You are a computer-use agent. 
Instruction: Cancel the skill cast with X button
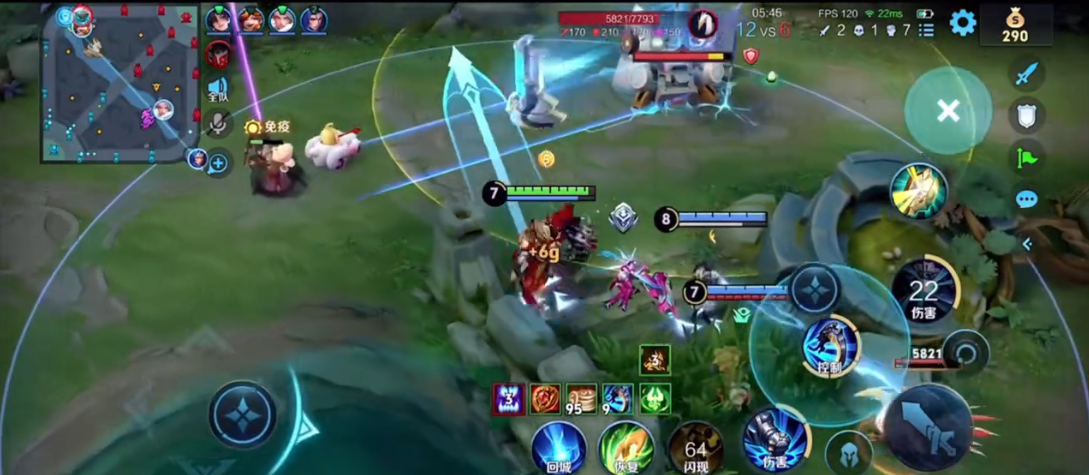point(948,111)
